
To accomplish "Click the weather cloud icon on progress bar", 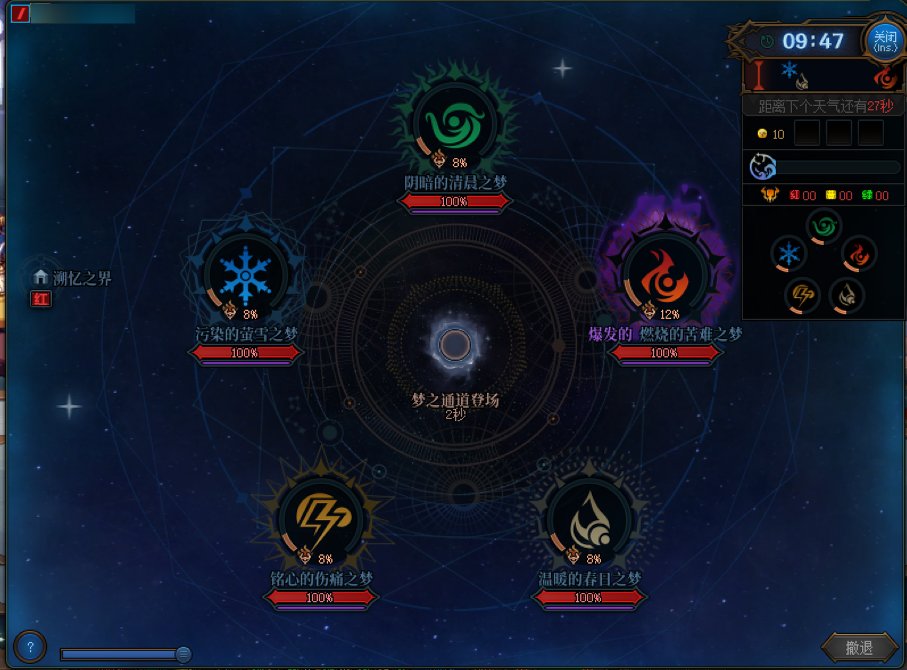I will [762, 166].
